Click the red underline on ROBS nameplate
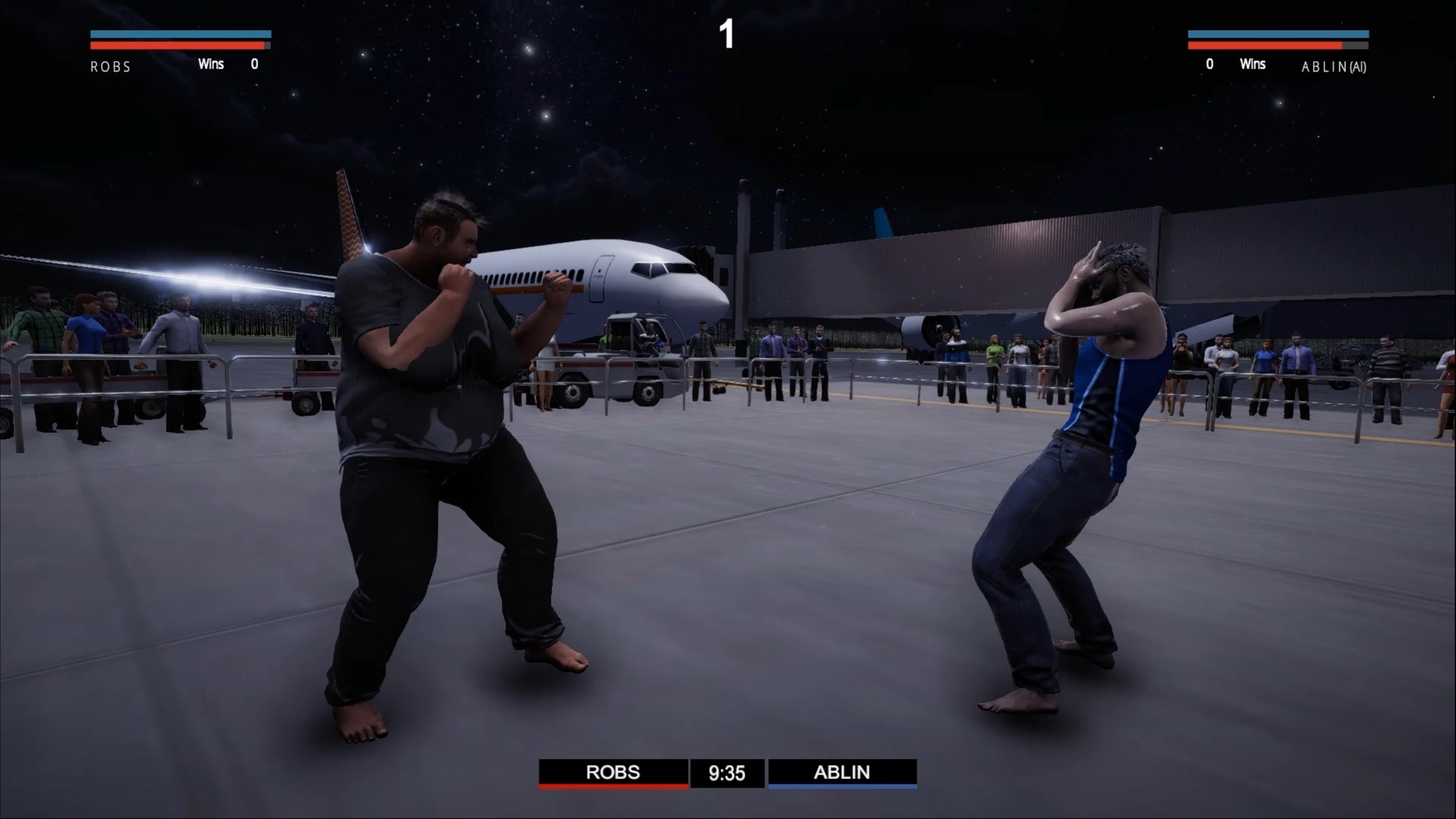The height and width of the screenshot is (819, 1456). click(x=613, y=787)
